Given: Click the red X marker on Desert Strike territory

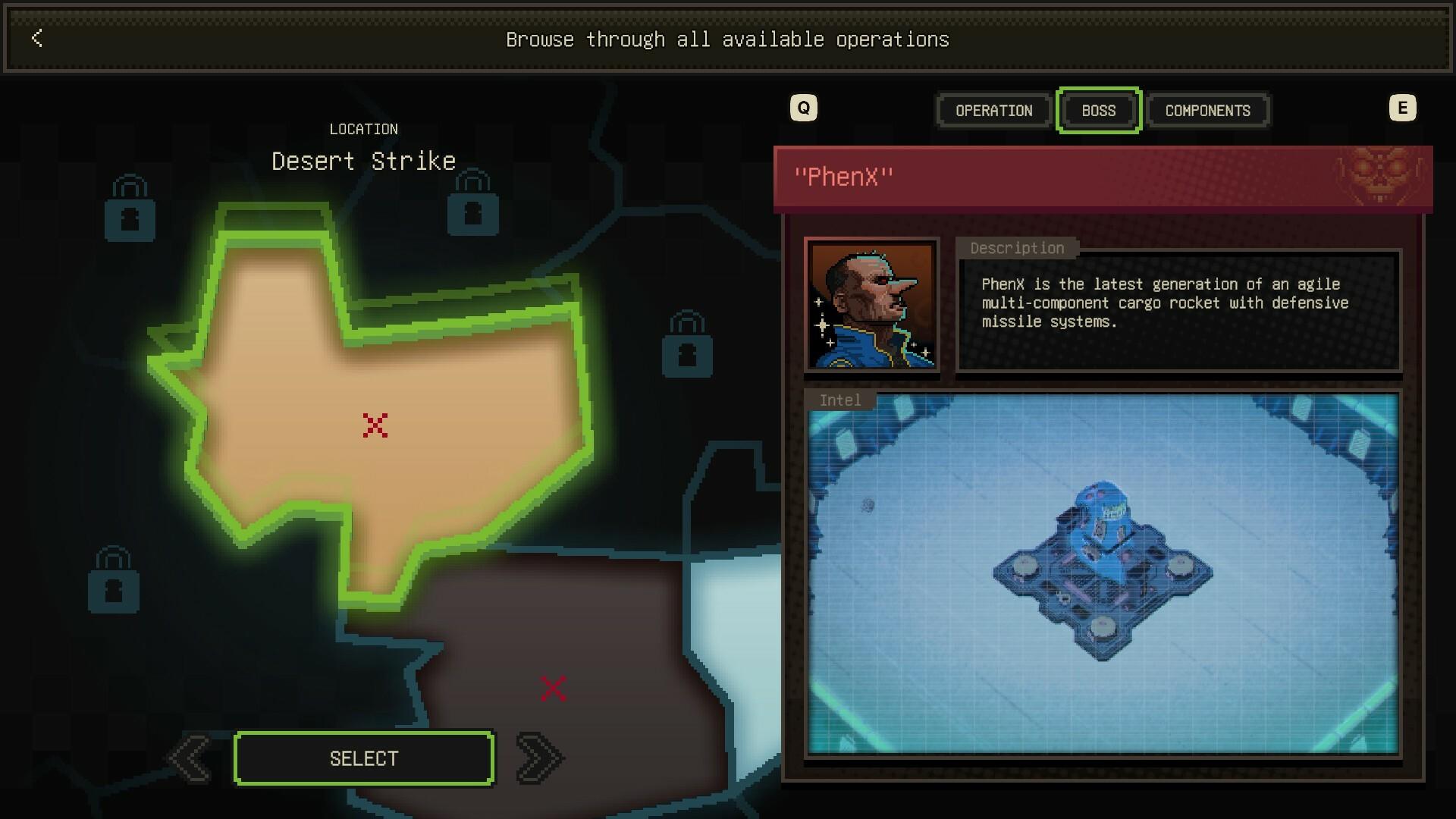Looking at the screenshot, I should click(374, 425).
